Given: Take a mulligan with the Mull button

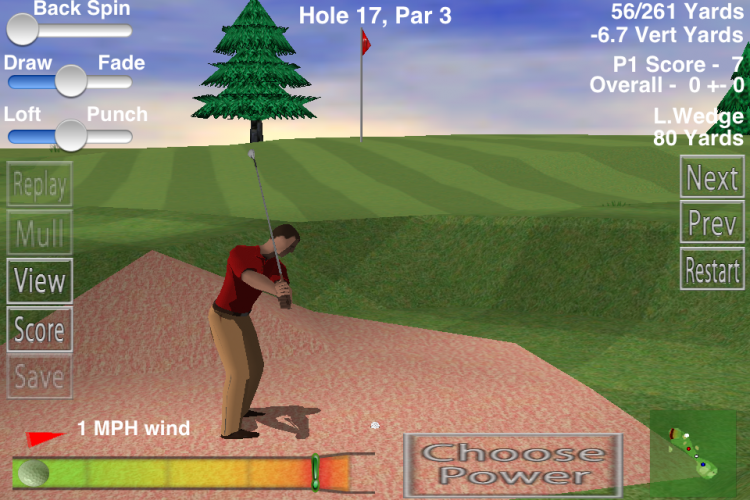Looking at the screenshot, I should pos(40,232).
